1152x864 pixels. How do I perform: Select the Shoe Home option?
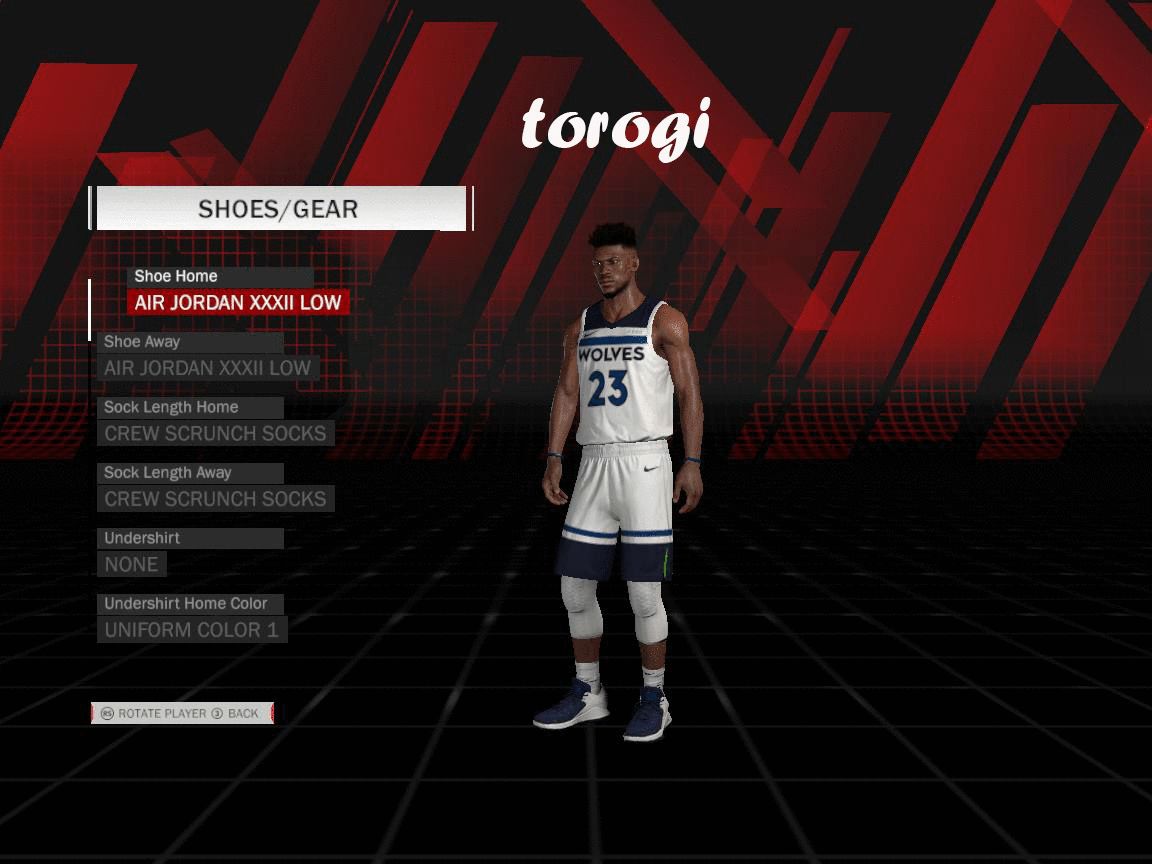tap(238, 302)
